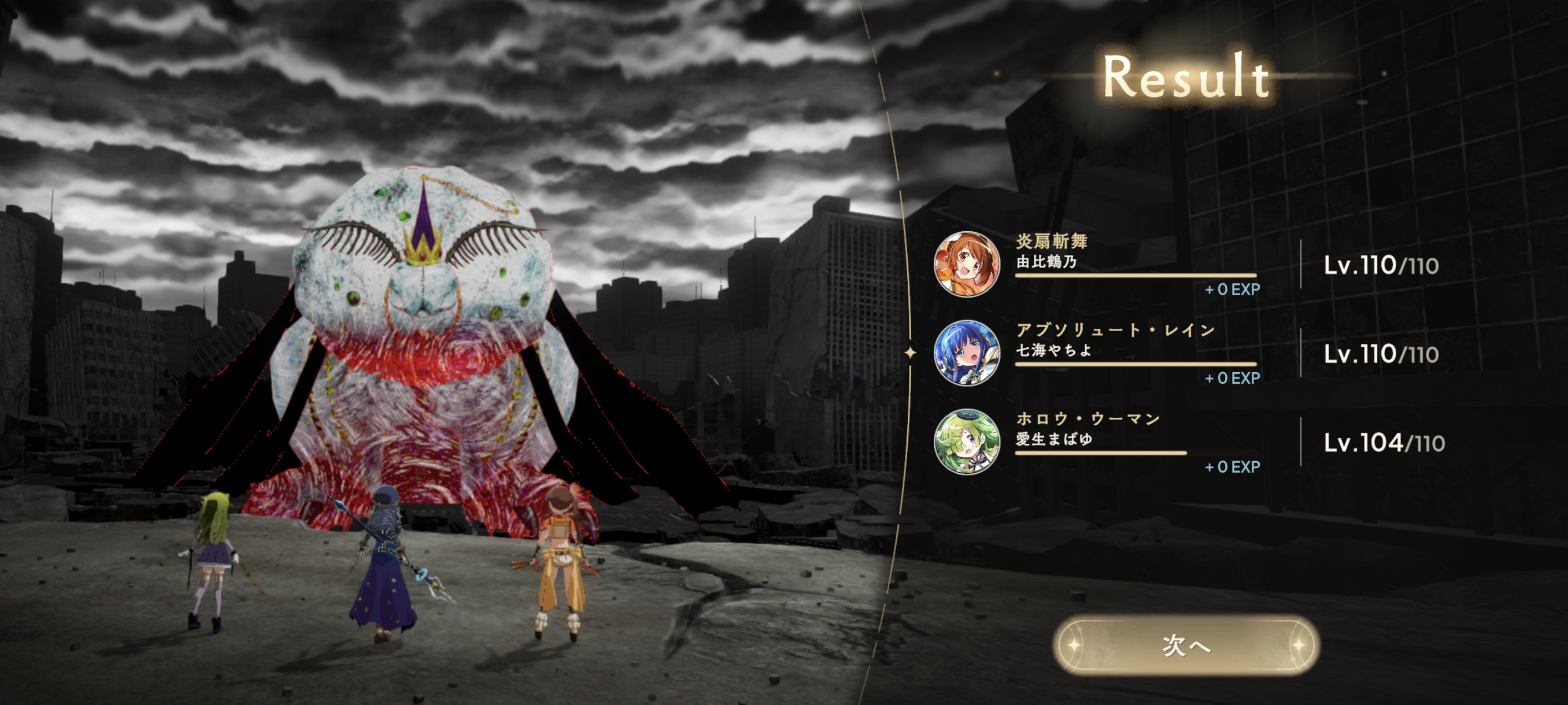Continue with the 次へ button
The image size is (1568, 705).
tap(1185, 645)
